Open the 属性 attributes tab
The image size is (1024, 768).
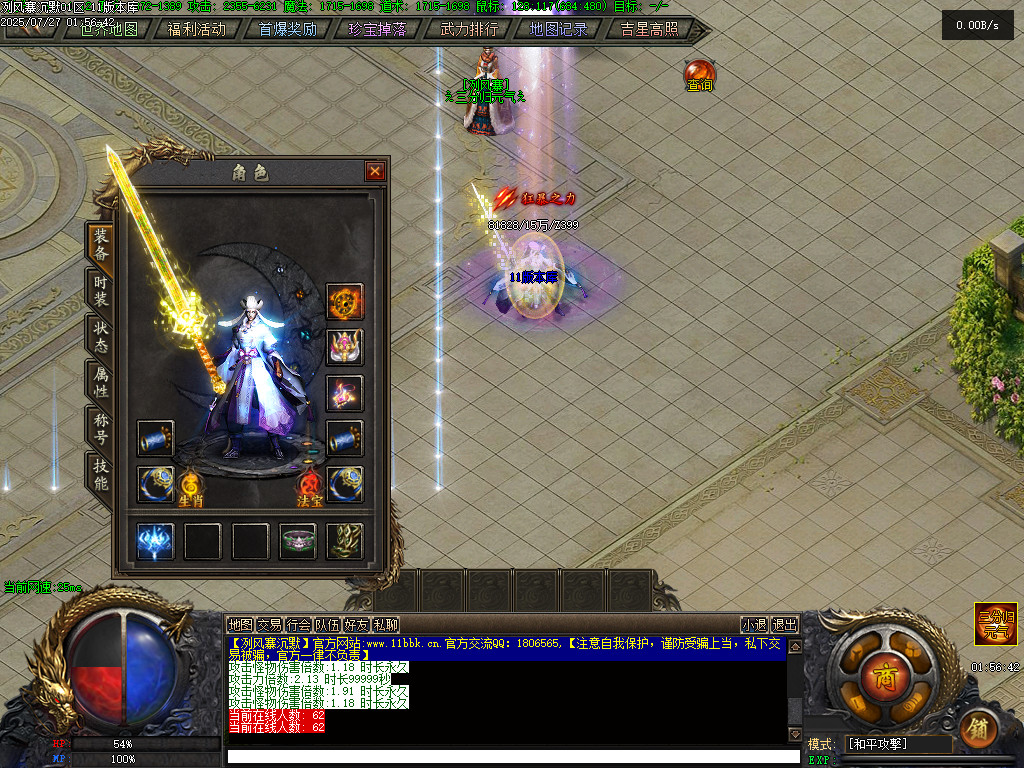(x=101, y=382)
